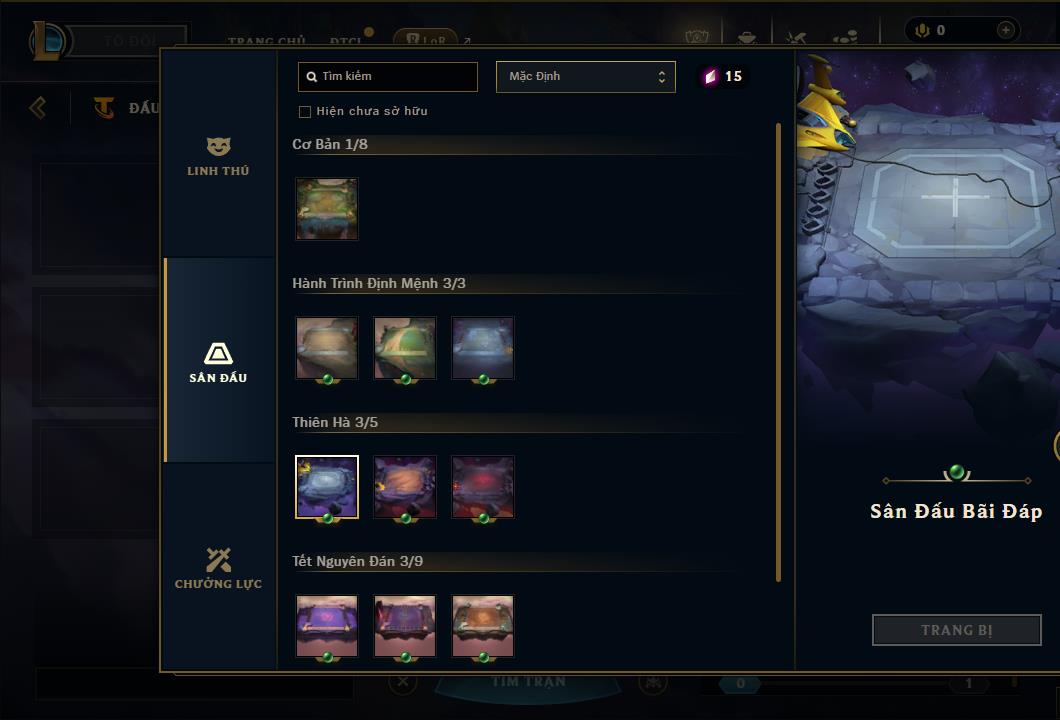Choose the first Hành Trình Định Mệnh arena
Screen dimensions: 1060x720
pos(327,348)
